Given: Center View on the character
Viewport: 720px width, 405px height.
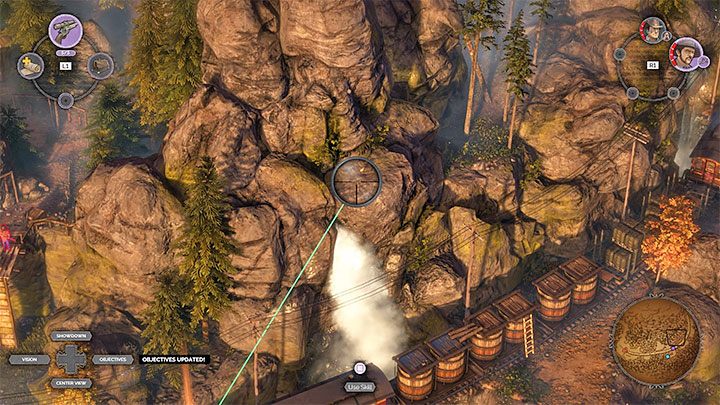Looking at the screenshot, I should click(74, 382).
